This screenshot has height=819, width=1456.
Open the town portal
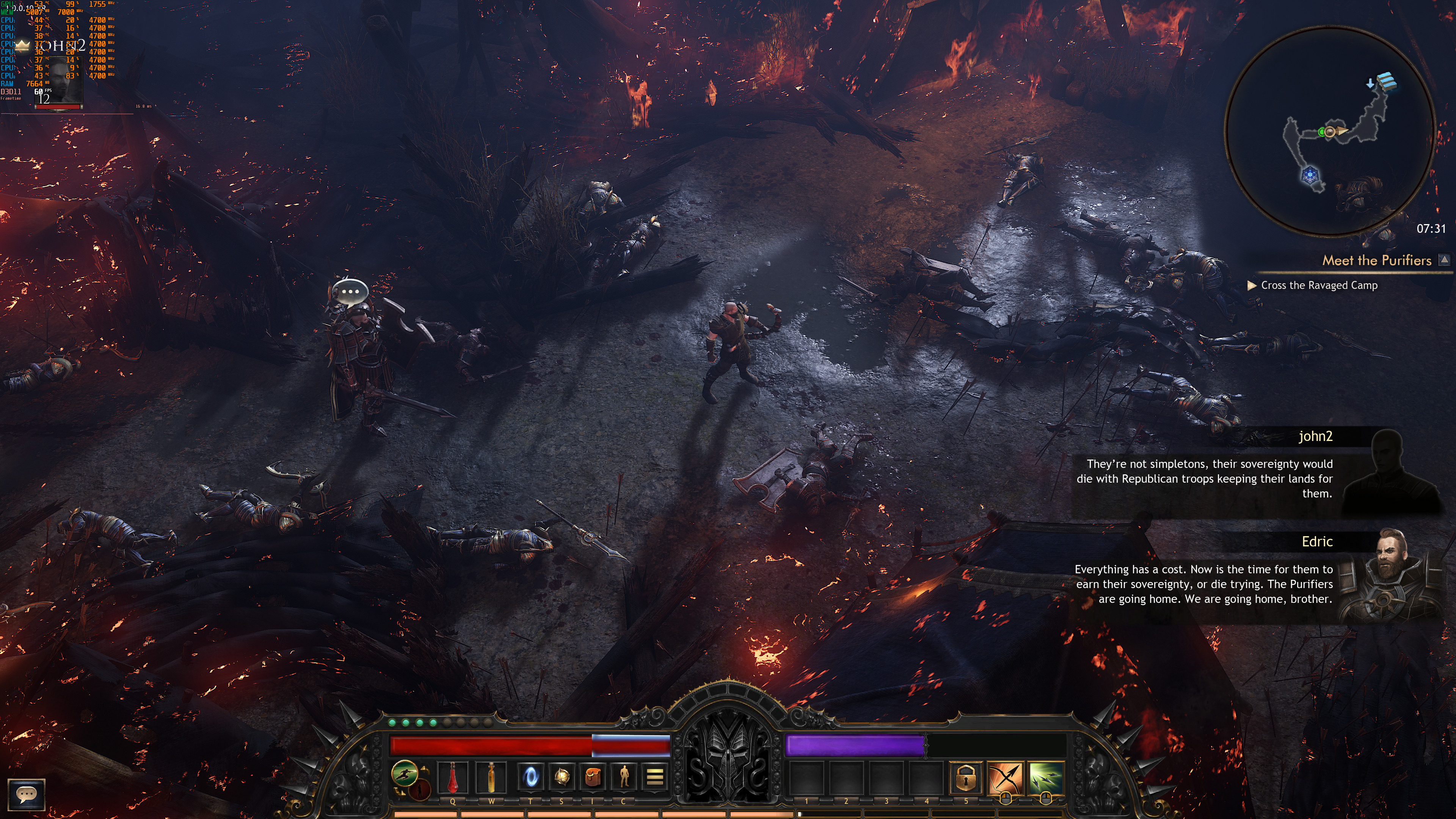coord(531,777)
